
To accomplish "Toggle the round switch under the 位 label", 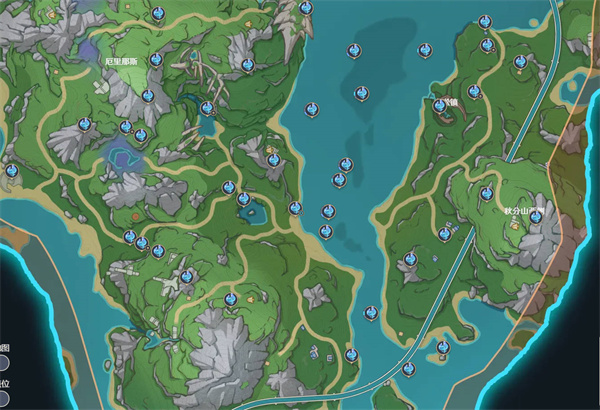I will tap(4, 399).
